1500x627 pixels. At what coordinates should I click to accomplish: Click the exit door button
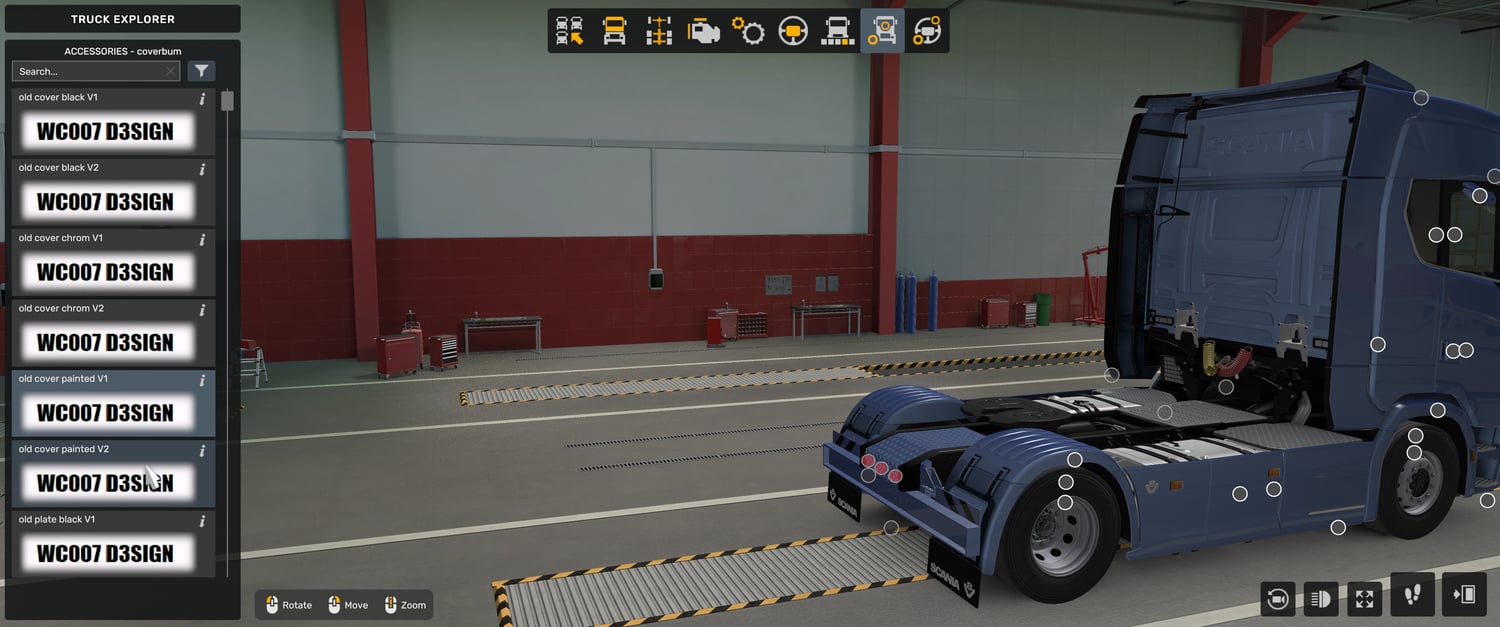point(1464,595)
